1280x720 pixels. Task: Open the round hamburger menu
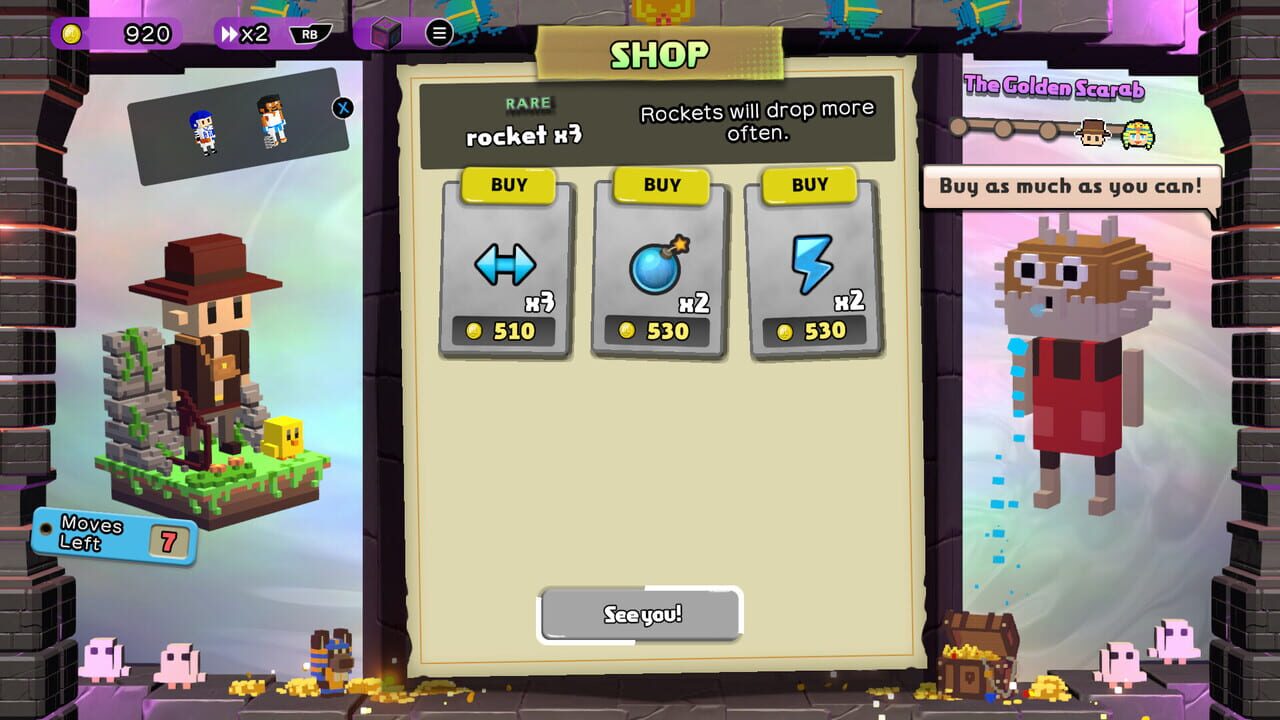[x=439, y=33]
